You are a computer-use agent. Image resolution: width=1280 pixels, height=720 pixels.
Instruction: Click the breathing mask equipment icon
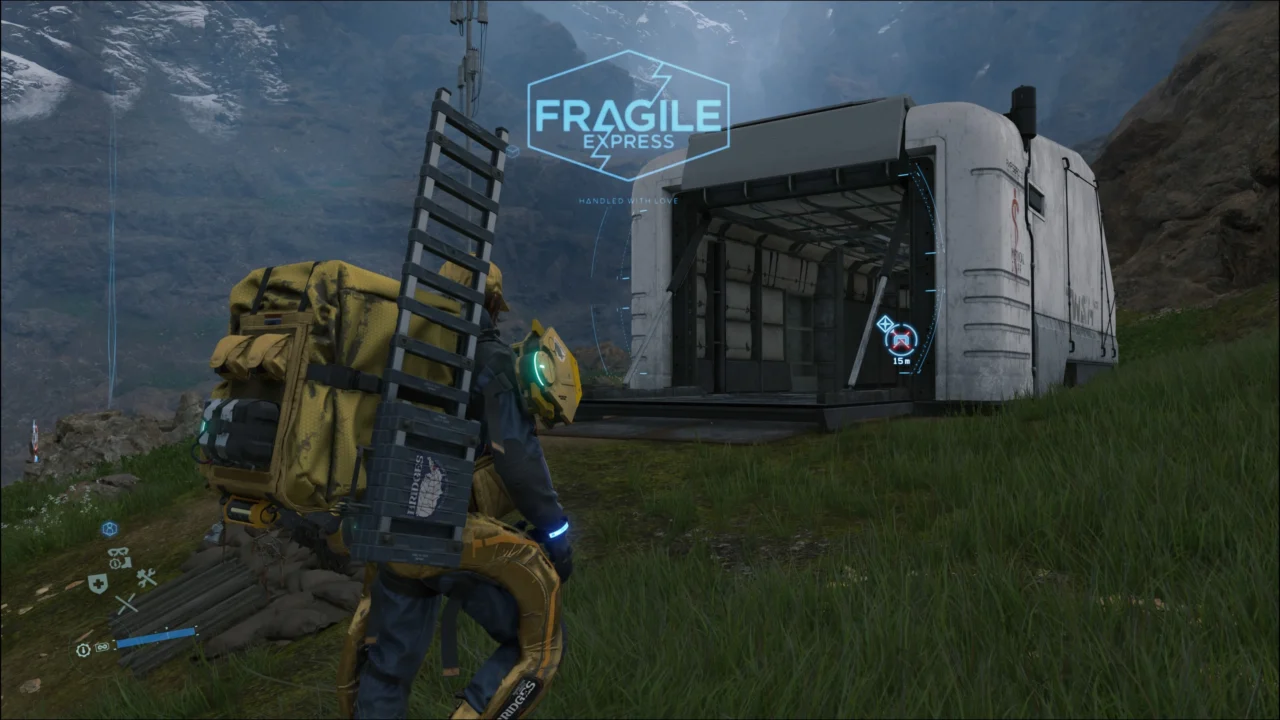pos(118,552)
